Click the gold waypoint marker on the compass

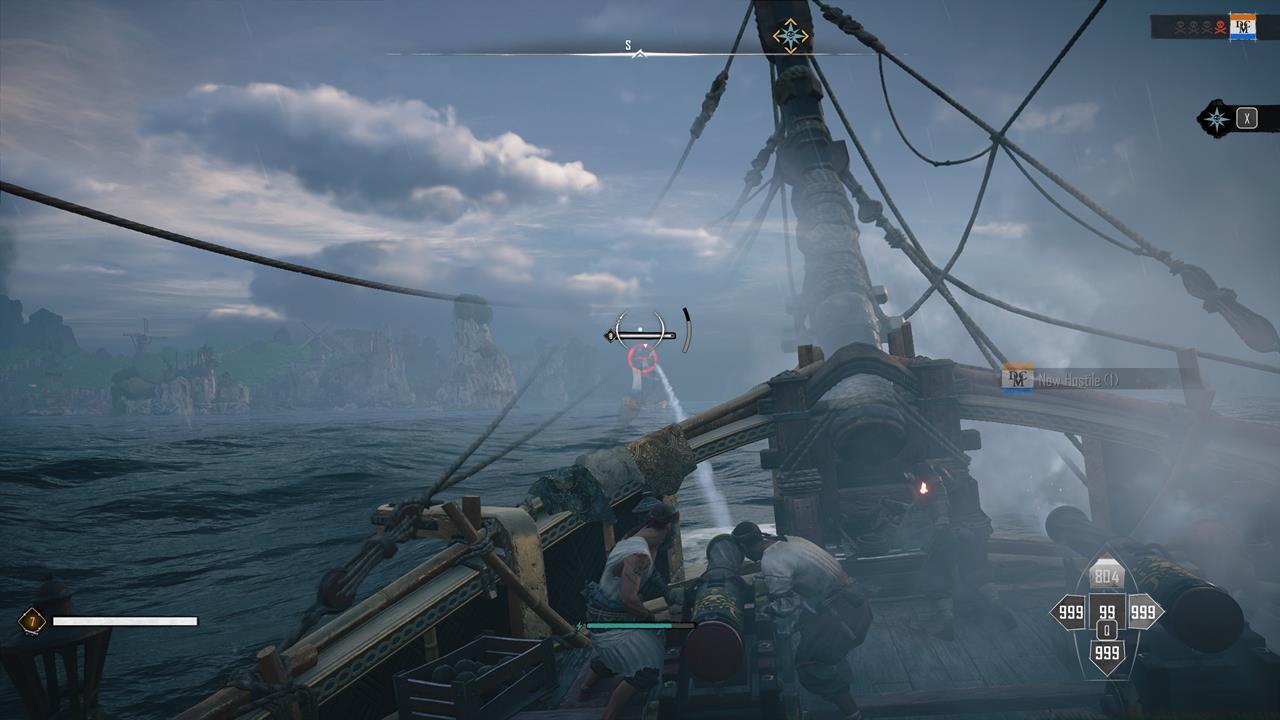(x=791, y=36)
